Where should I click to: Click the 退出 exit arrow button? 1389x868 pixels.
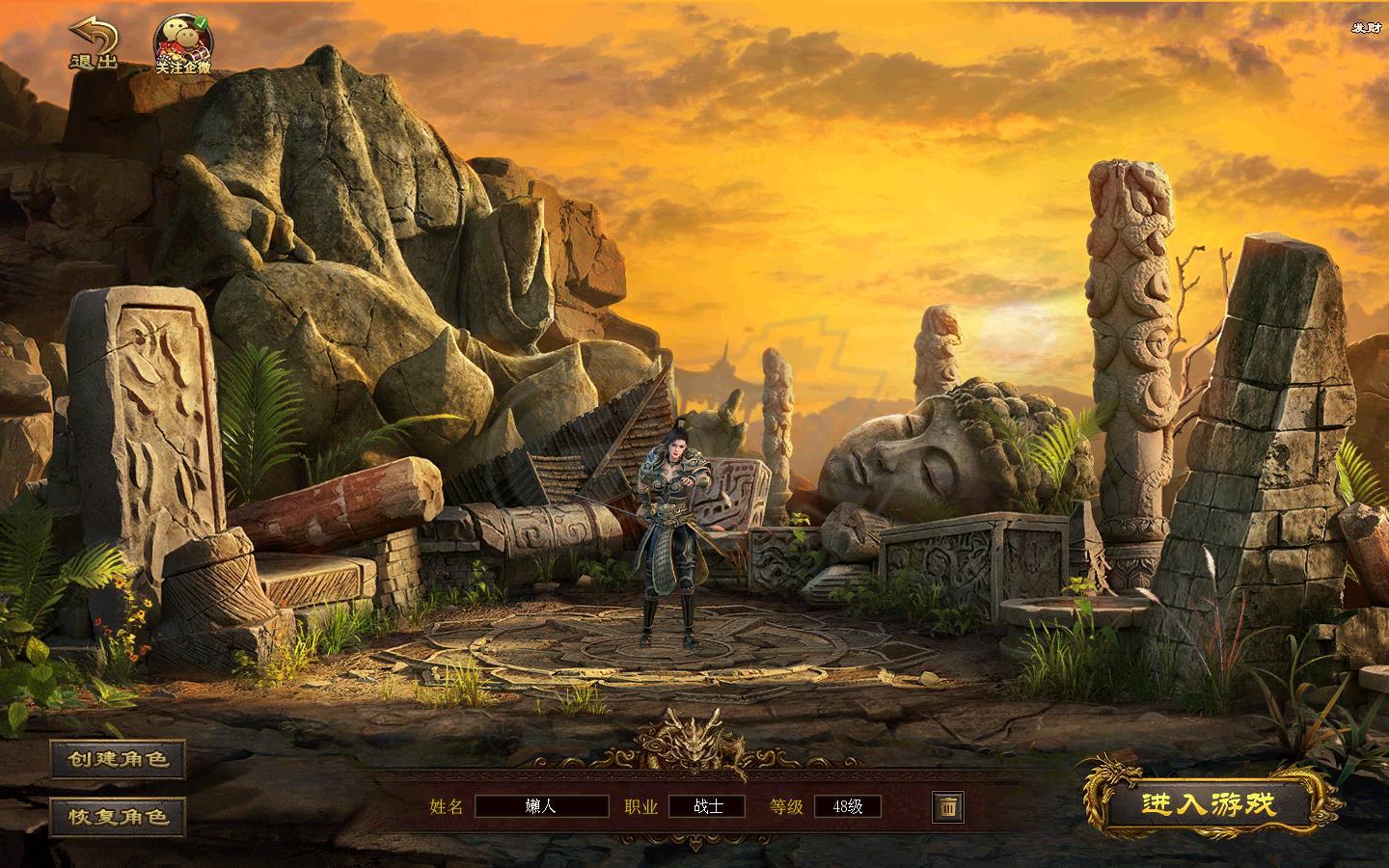click(93, 44)
